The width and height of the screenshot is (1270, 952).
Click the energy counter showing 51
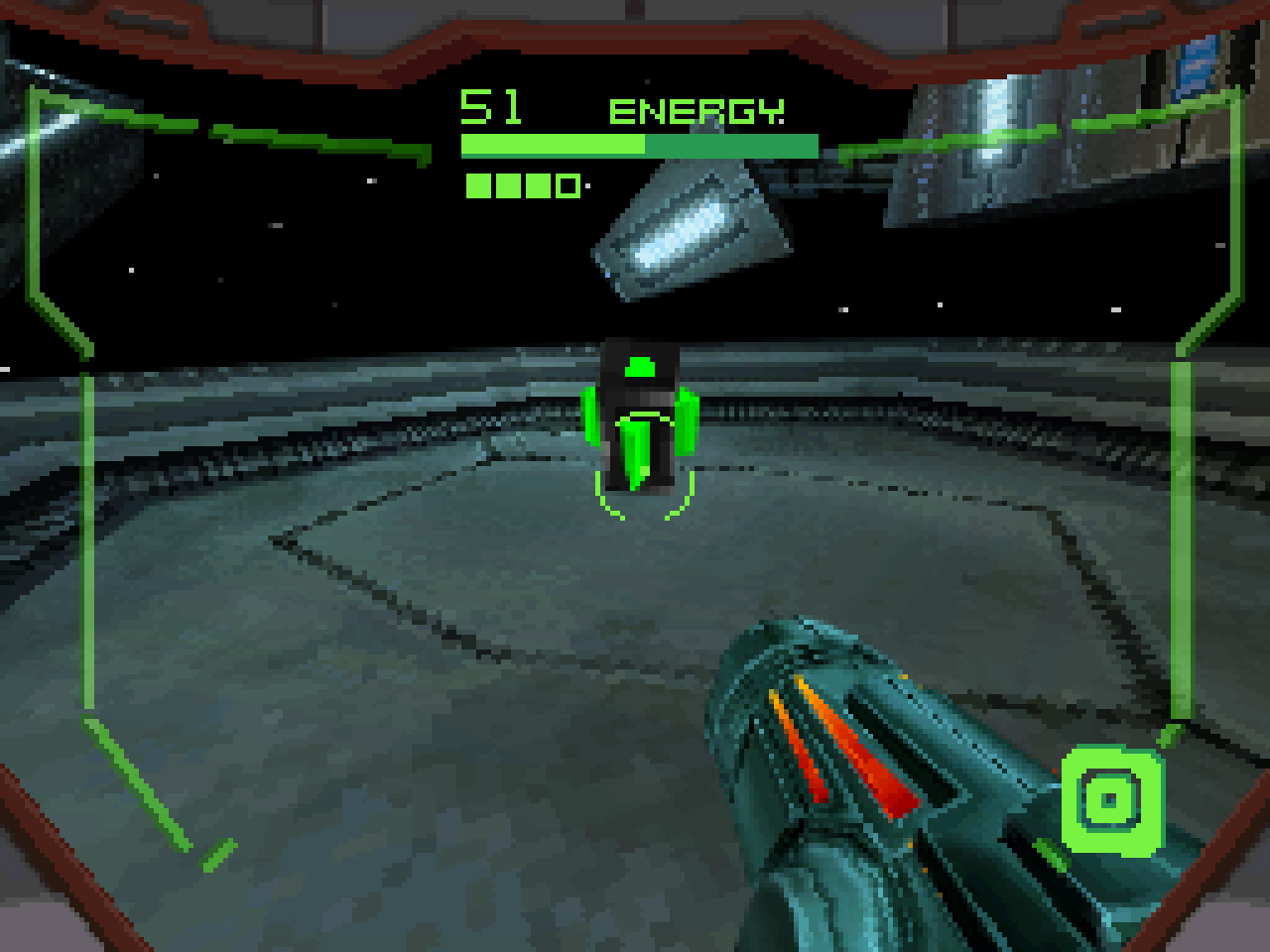(x=489, y=105)
